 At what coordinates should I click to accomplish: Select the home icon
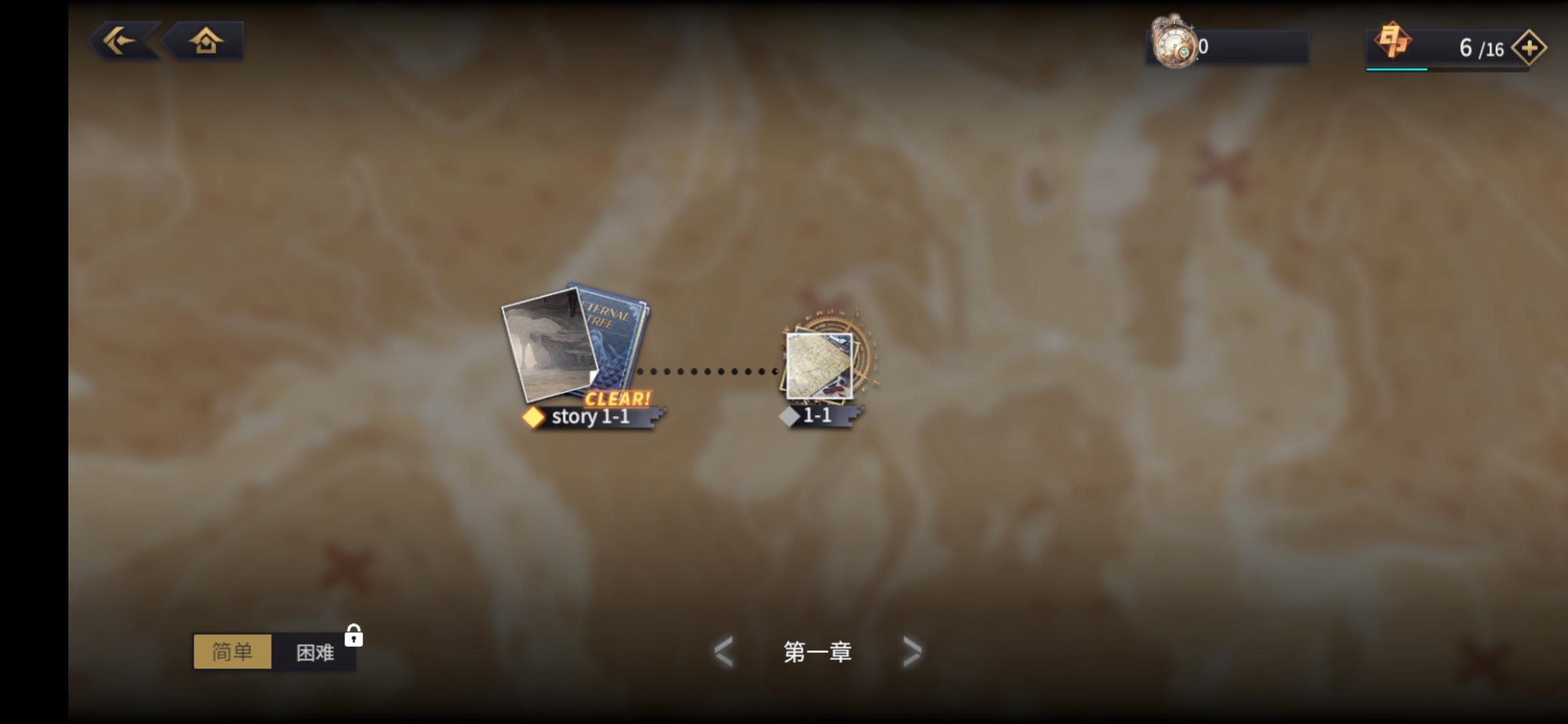[x=206, y=42]
